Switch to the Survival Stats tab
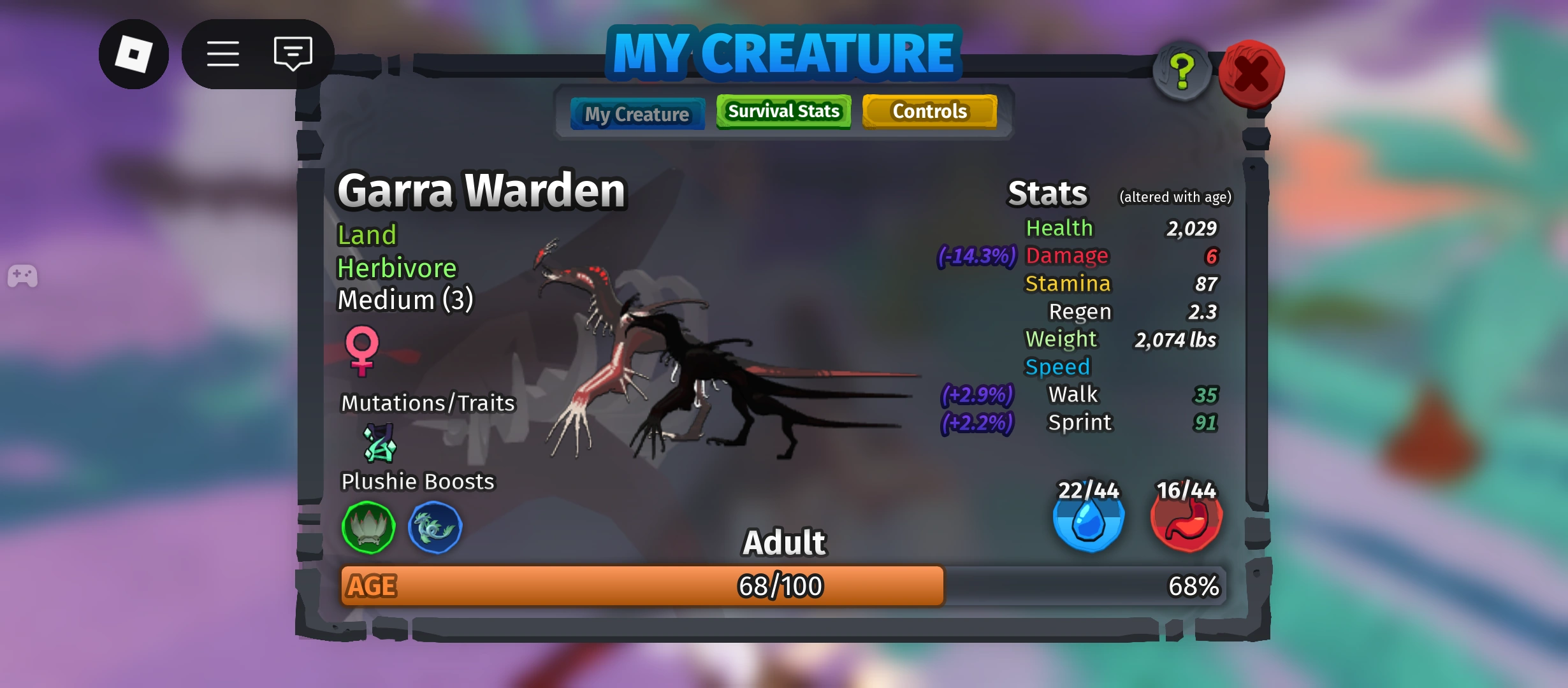 [x=783, y=111]
